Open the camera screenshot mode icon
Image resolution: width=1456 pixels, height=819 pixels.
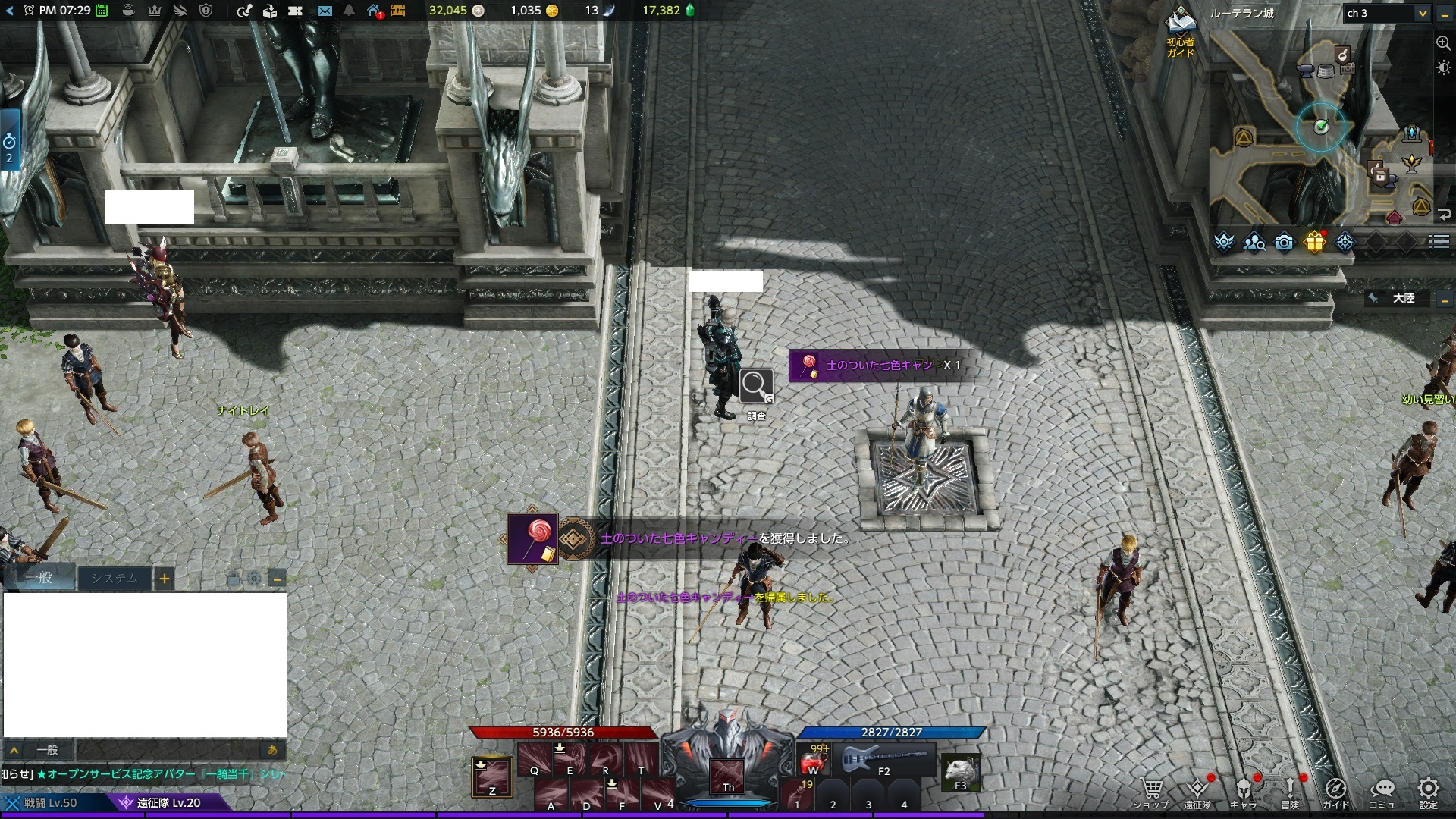coord(1284,242)
